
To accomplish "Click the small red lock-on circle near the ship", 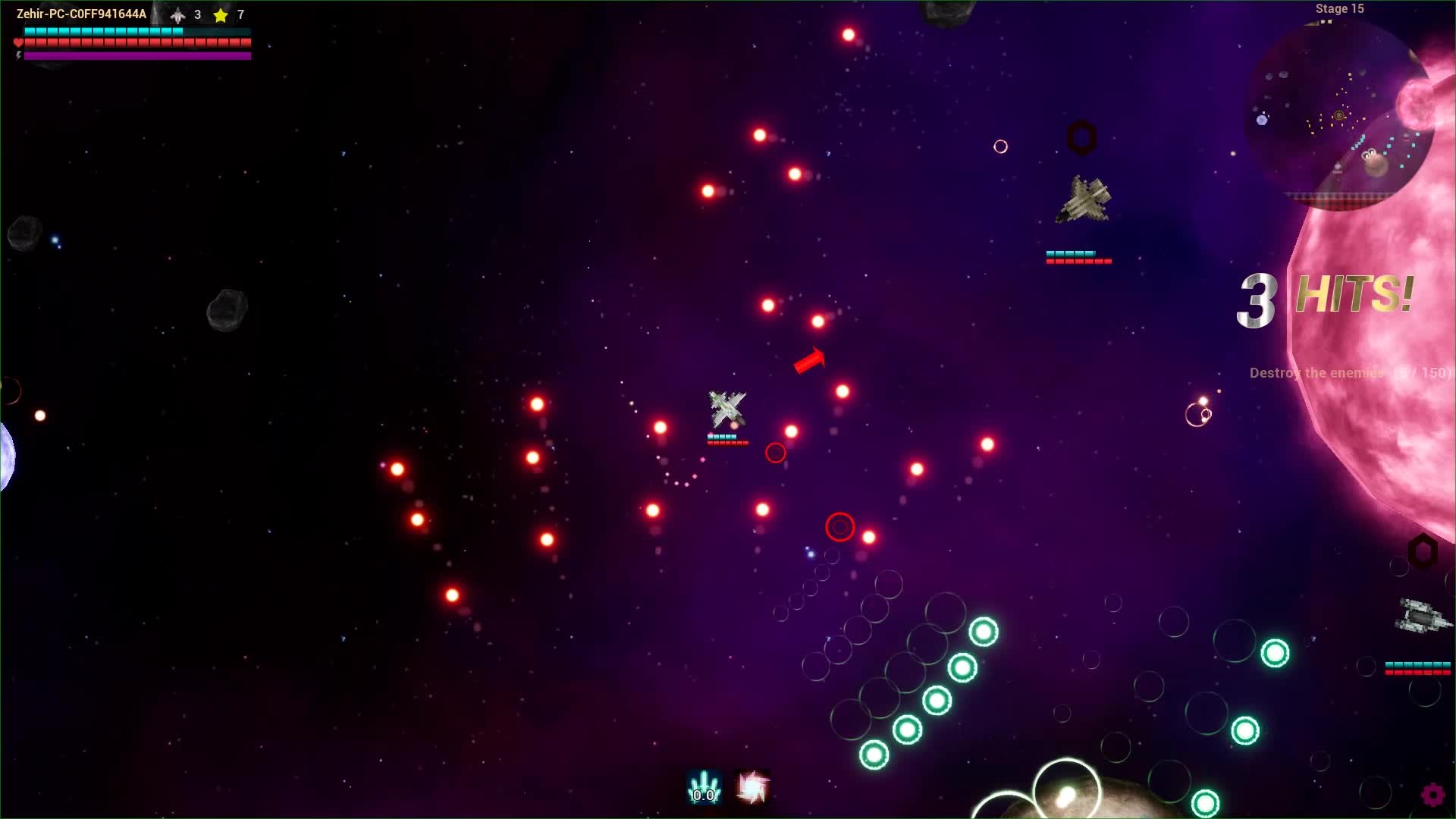I will [x=776, y=452].
